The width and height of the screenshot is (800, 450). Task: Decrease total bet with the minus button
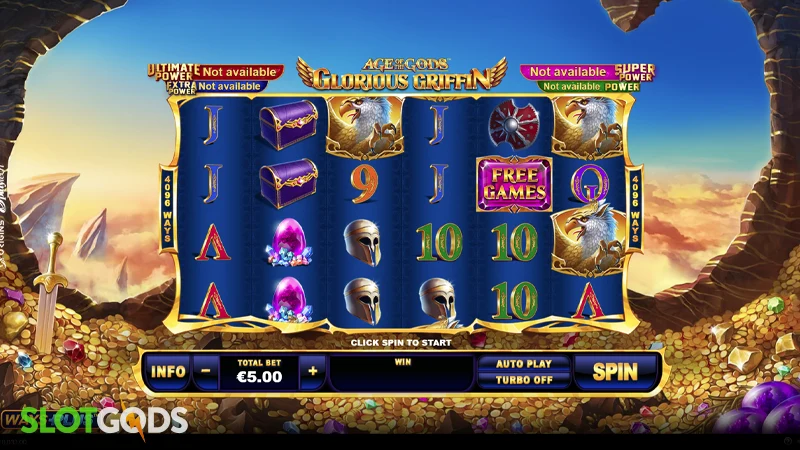(204, 372)
